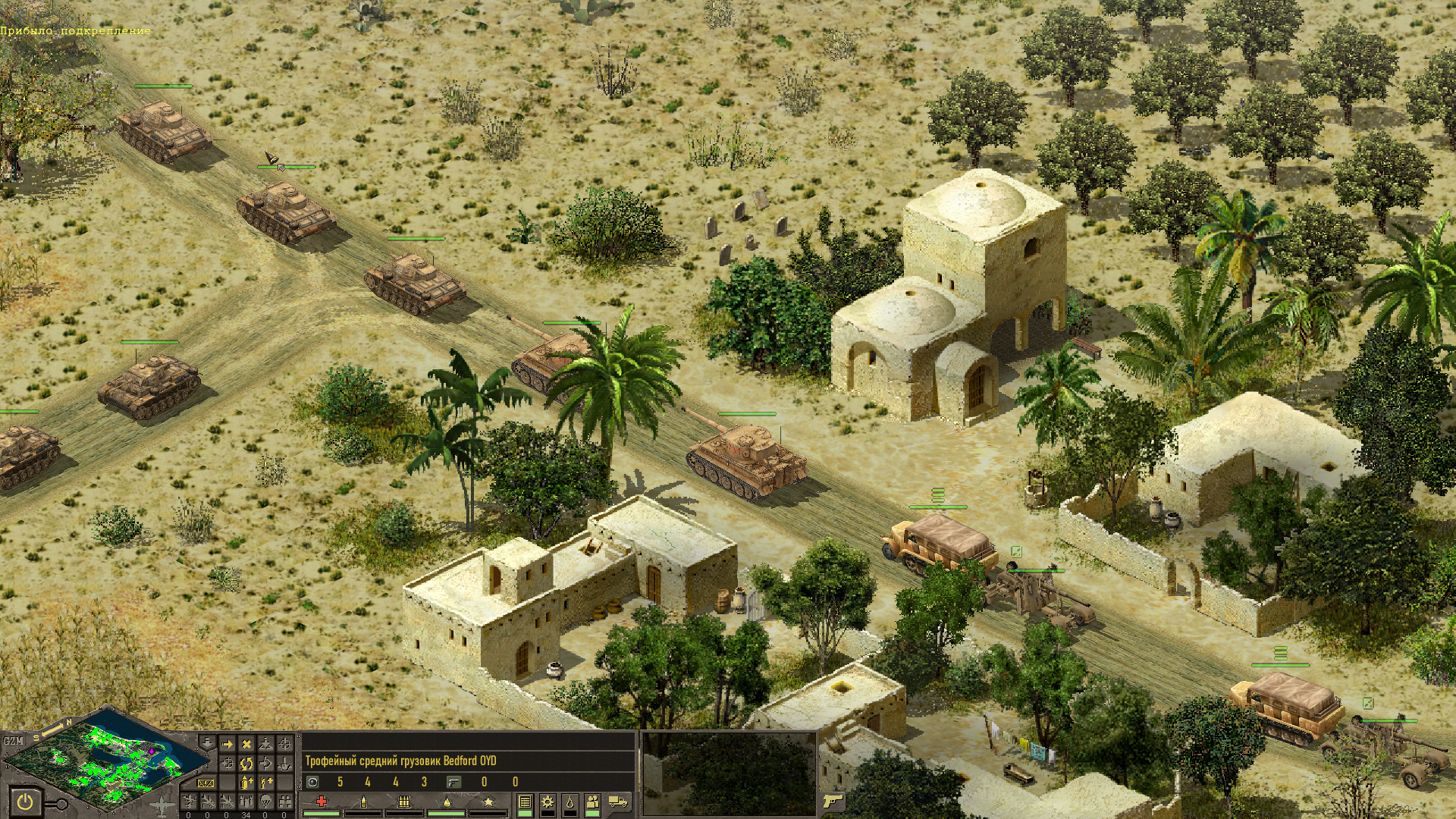Select the soldier-with-plus reinforce command

click(x=265, y=782)
